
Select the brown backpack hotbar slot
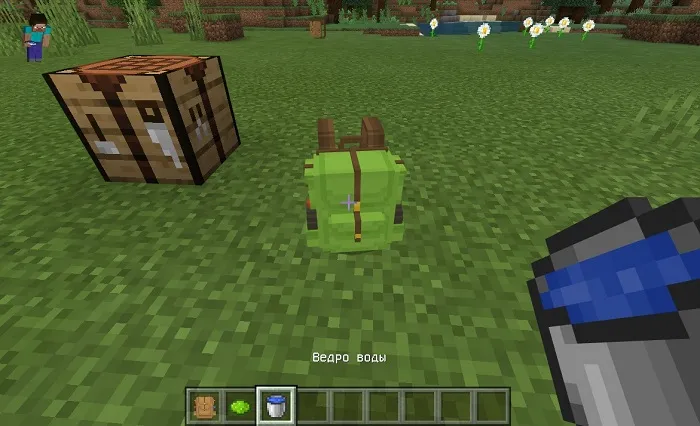[203, 405]
